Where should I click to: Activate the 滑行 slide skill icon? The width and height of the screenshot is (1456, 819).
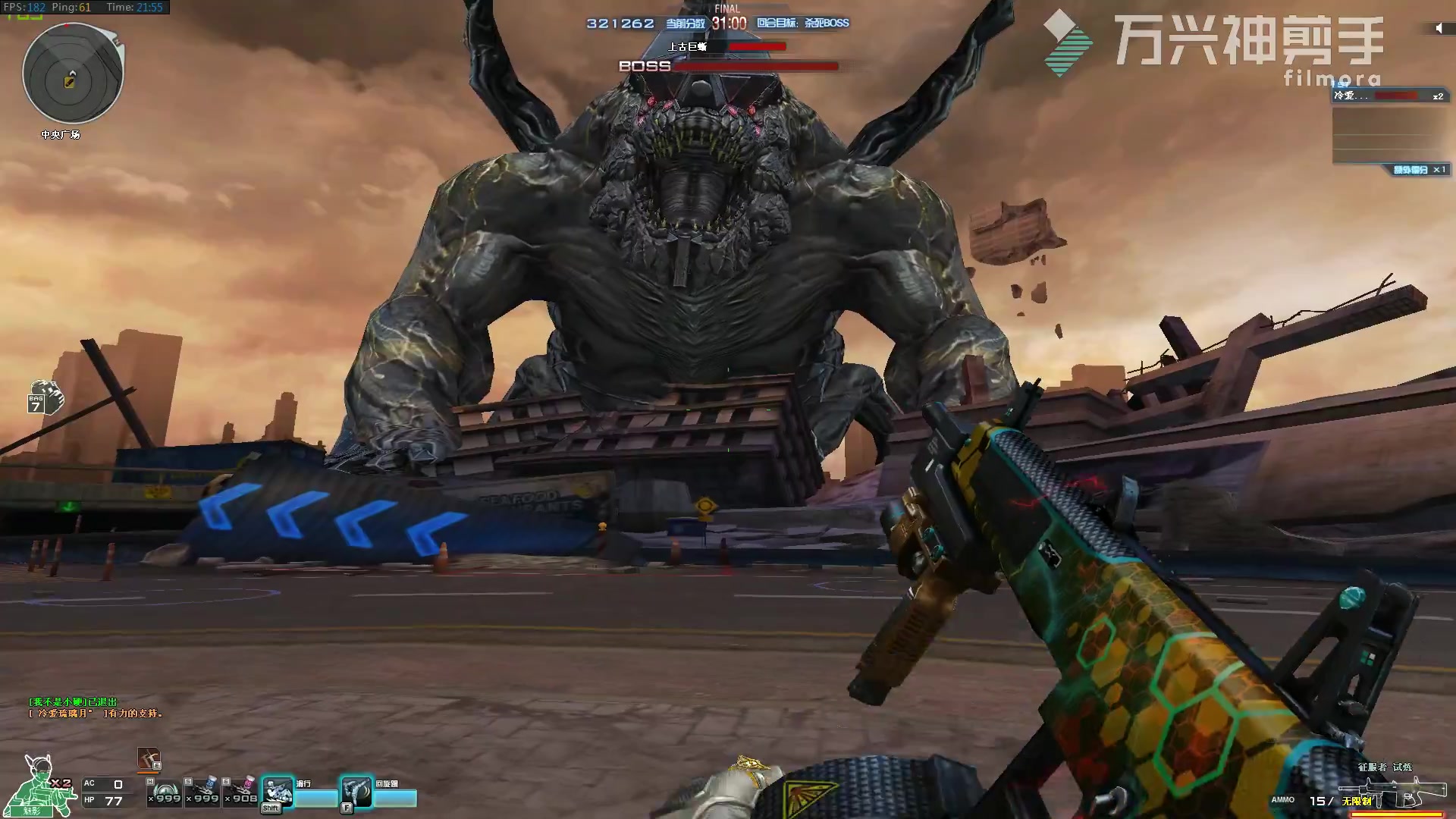point(278,792)
